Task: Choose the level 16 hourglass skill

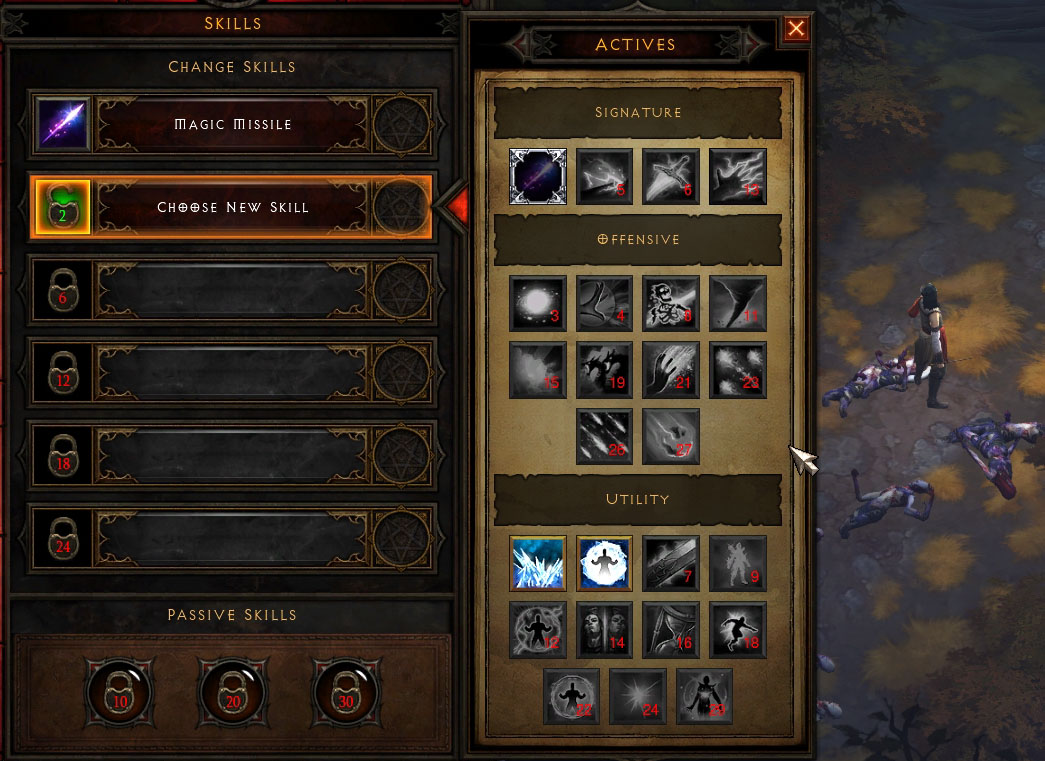Action: coord(671,629)
